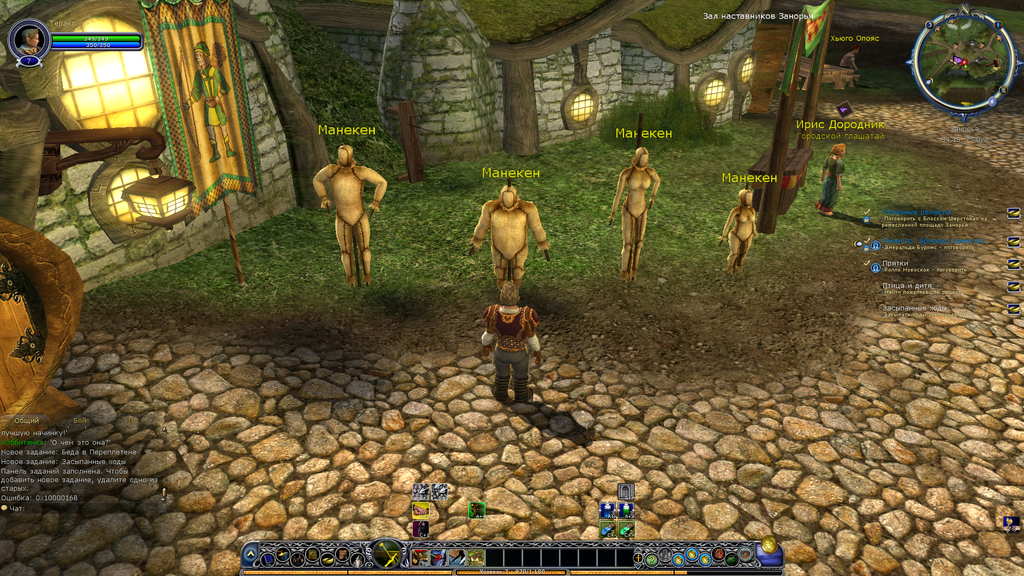Click the stone doorway icon
The image size is (1024, 576).
click(626, 491)
